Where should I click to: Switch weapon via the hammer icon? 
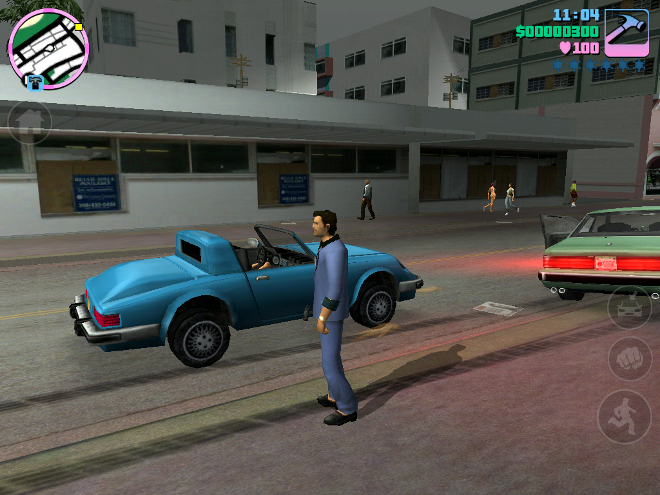point(626,30)
